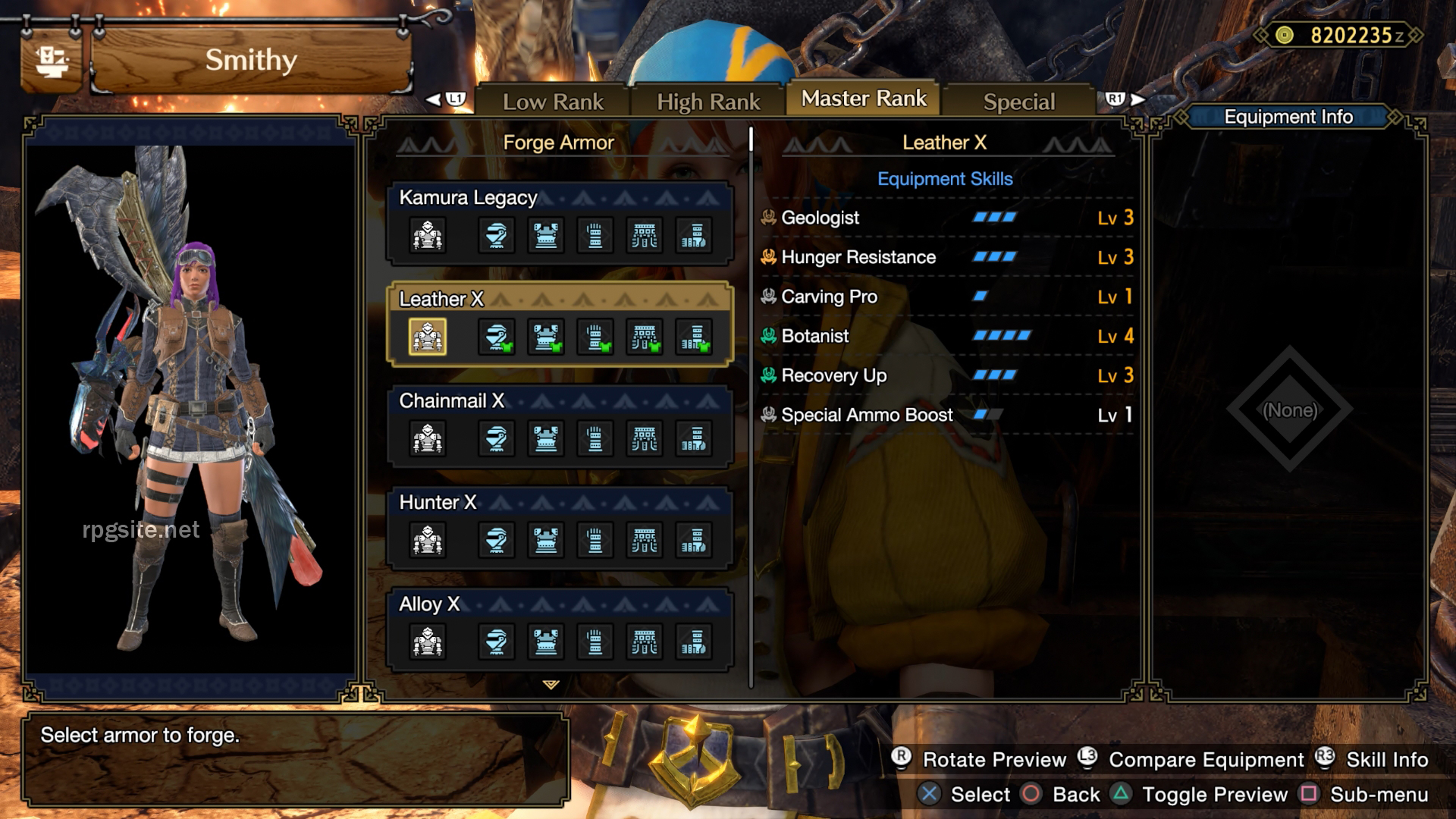Click the Geologist skill icon

tap(767, 218)
